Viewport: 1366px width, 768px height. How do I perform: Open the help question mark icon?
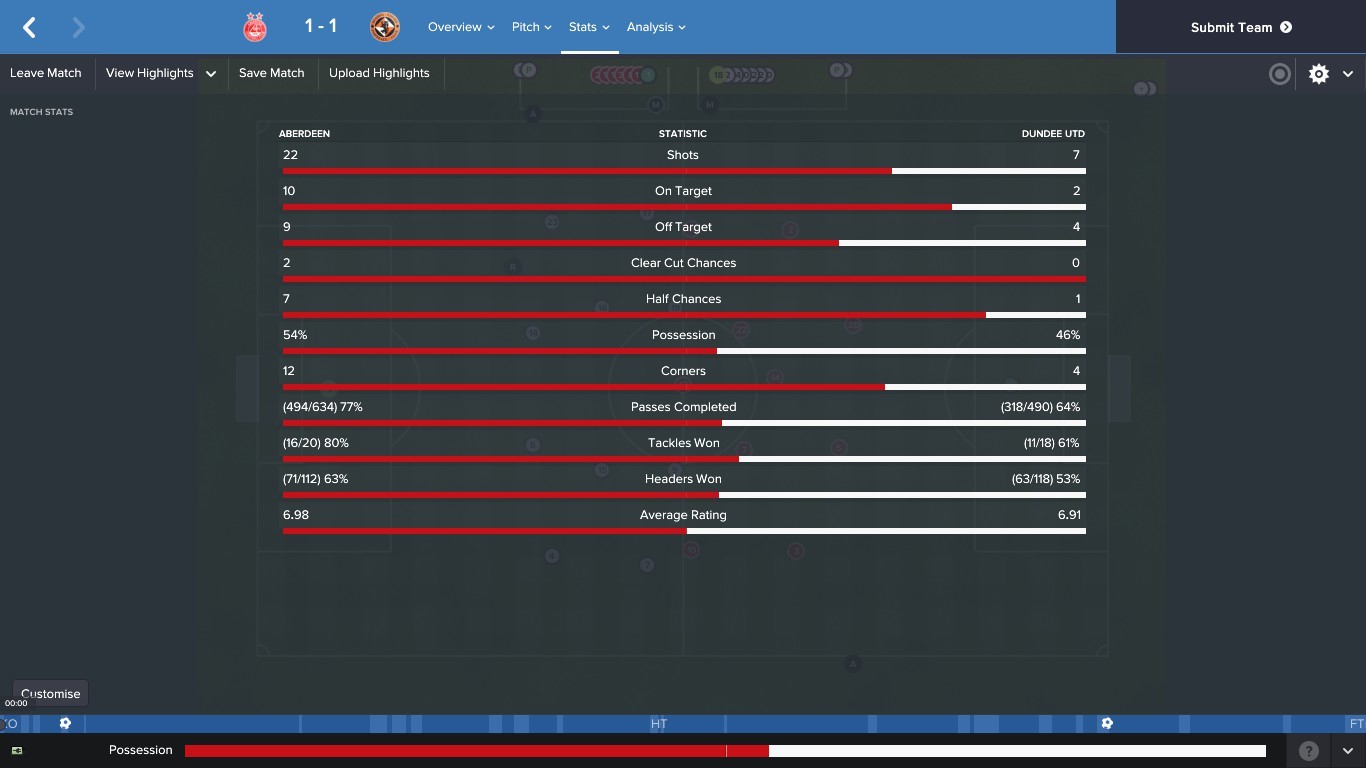point(1308,750)
